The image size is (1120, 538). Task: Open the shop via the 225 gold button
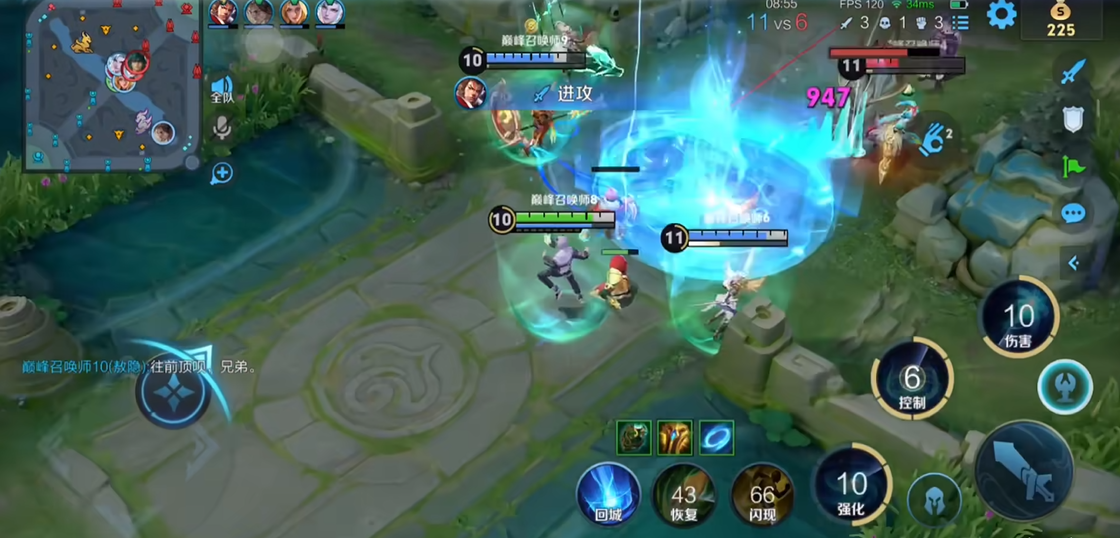1060,20
